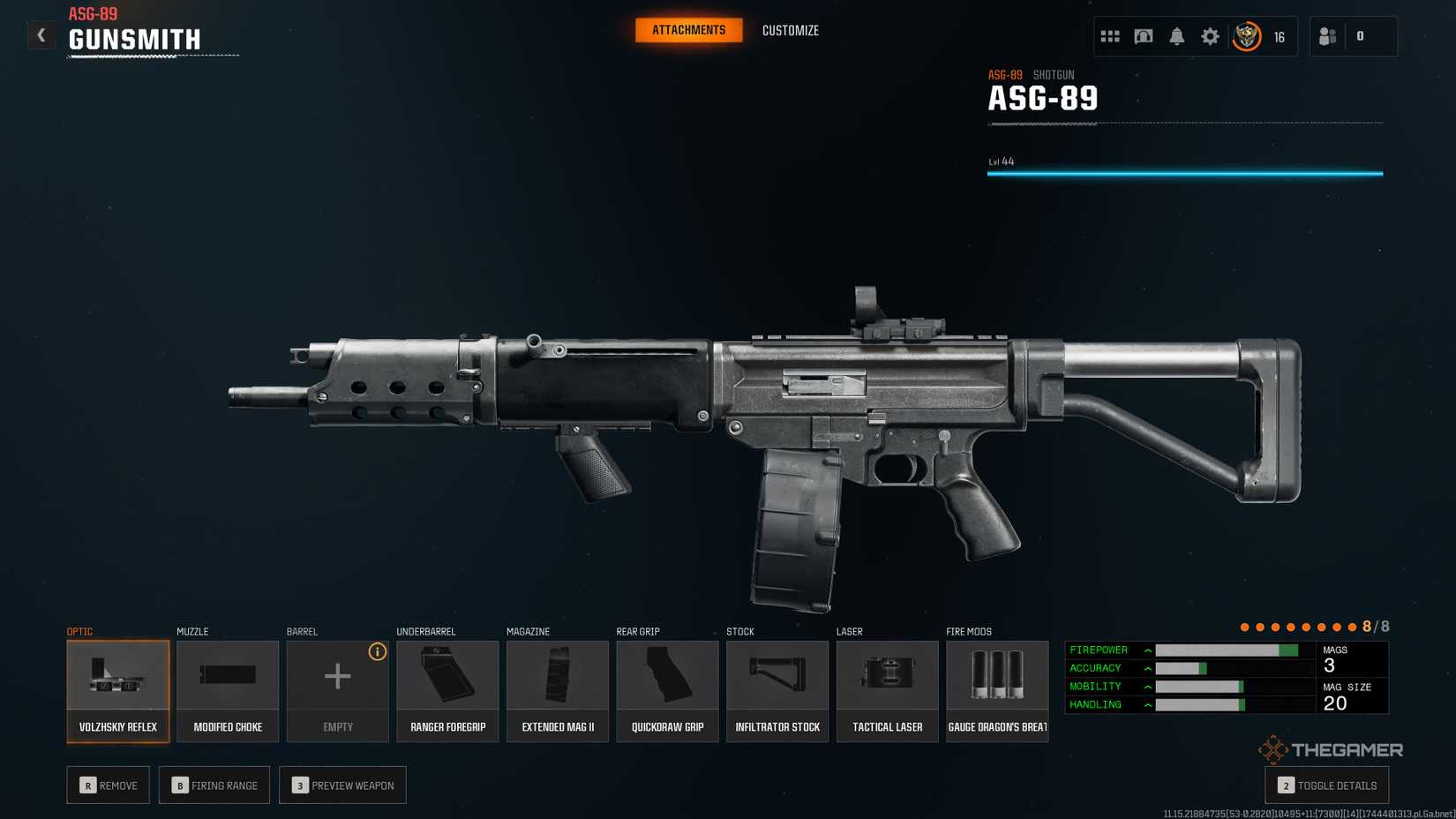
Task: Add an attachment to the empty Barrel slot
Action: [338, 691]
